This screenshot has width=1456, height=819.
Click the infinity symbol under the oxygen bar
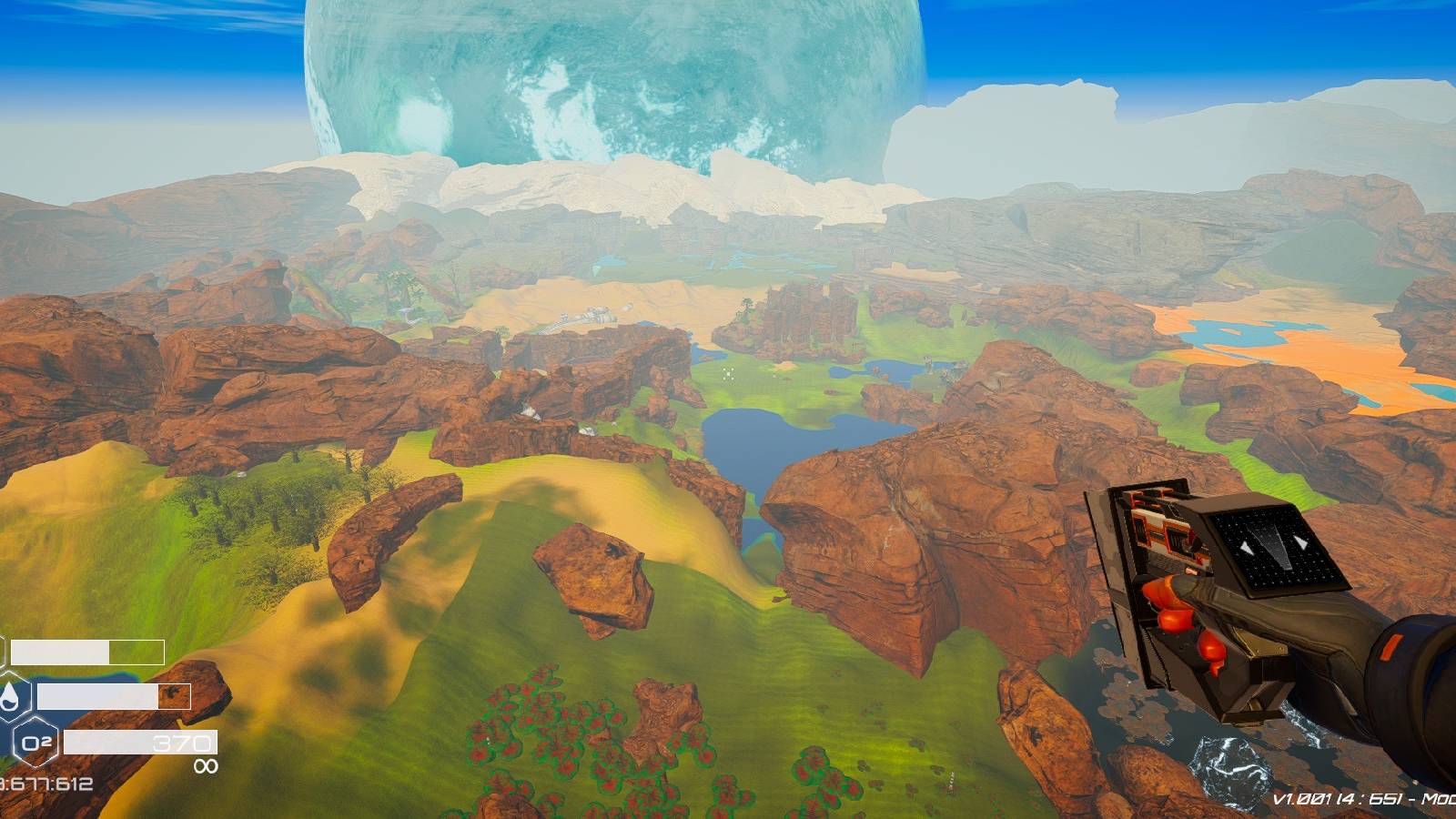206,765
